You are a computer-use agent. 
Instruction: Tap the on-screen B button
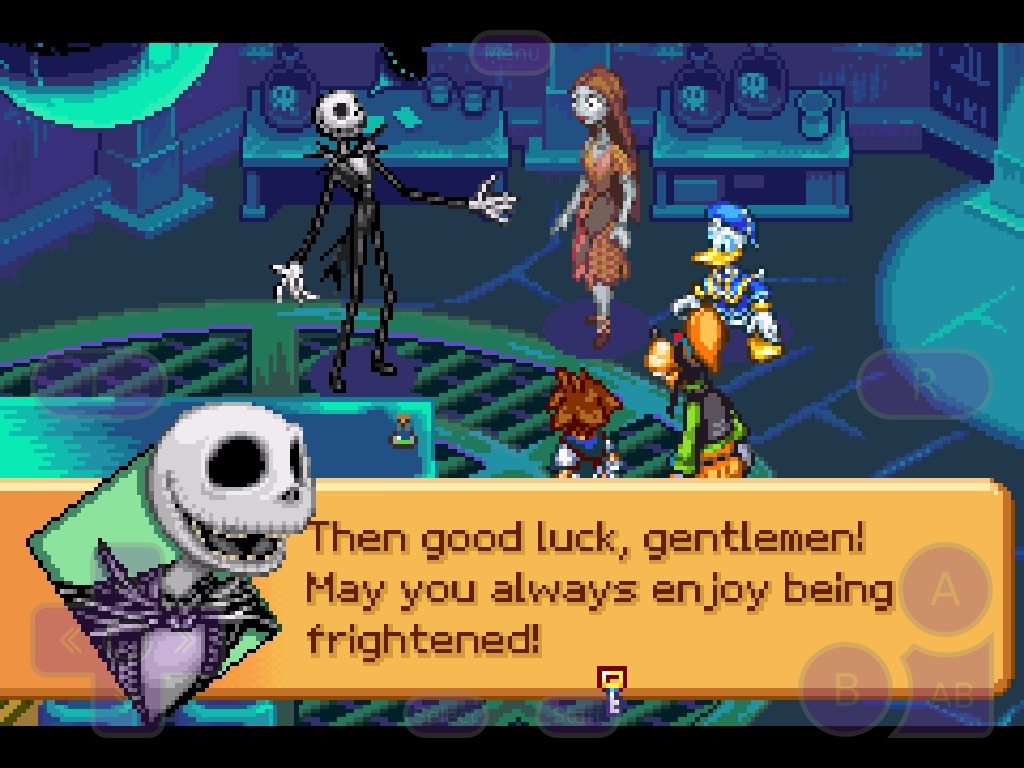[847, 689]
